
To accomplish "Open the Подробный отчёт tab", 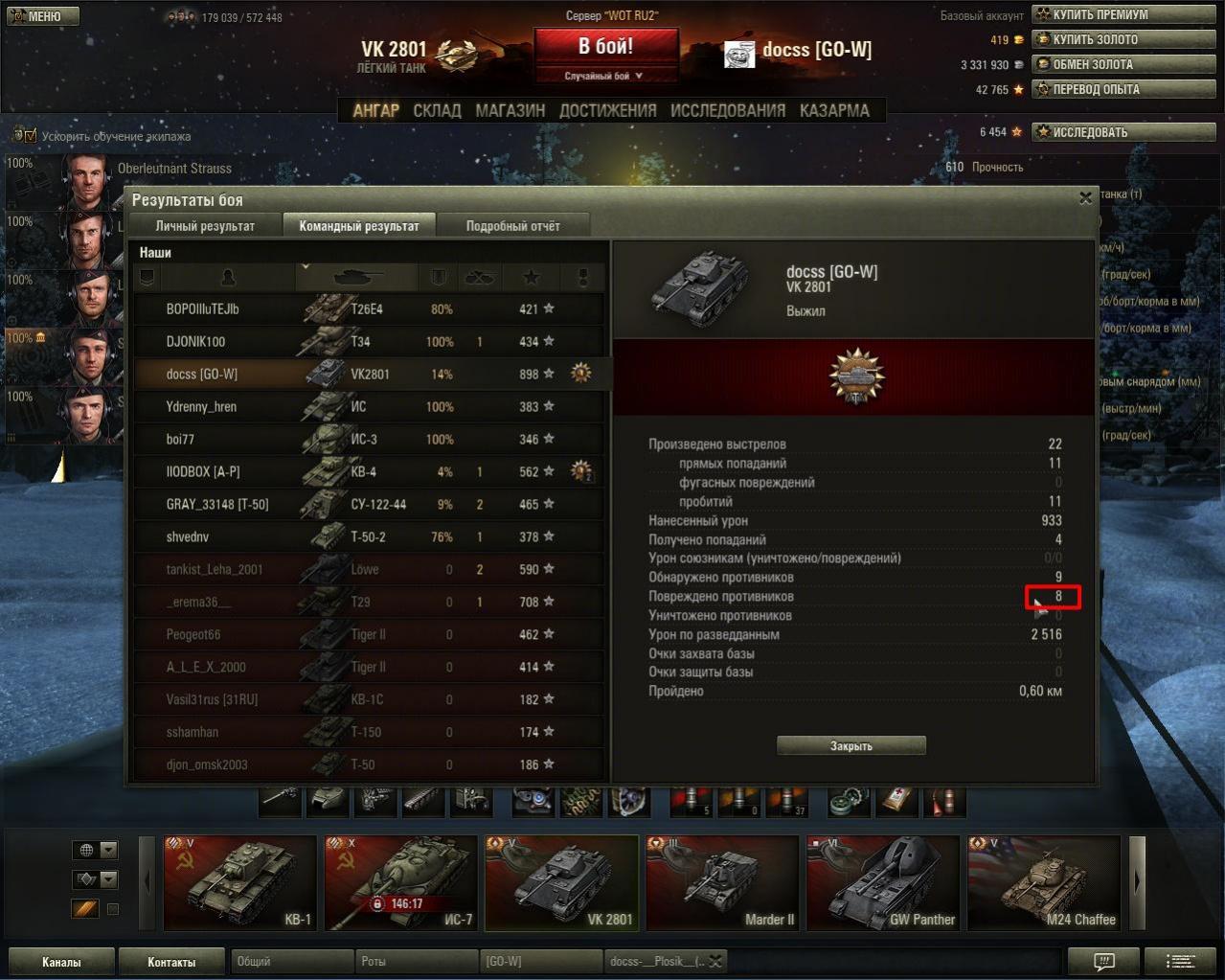I will pyautogui.click(x=512, y=226).
